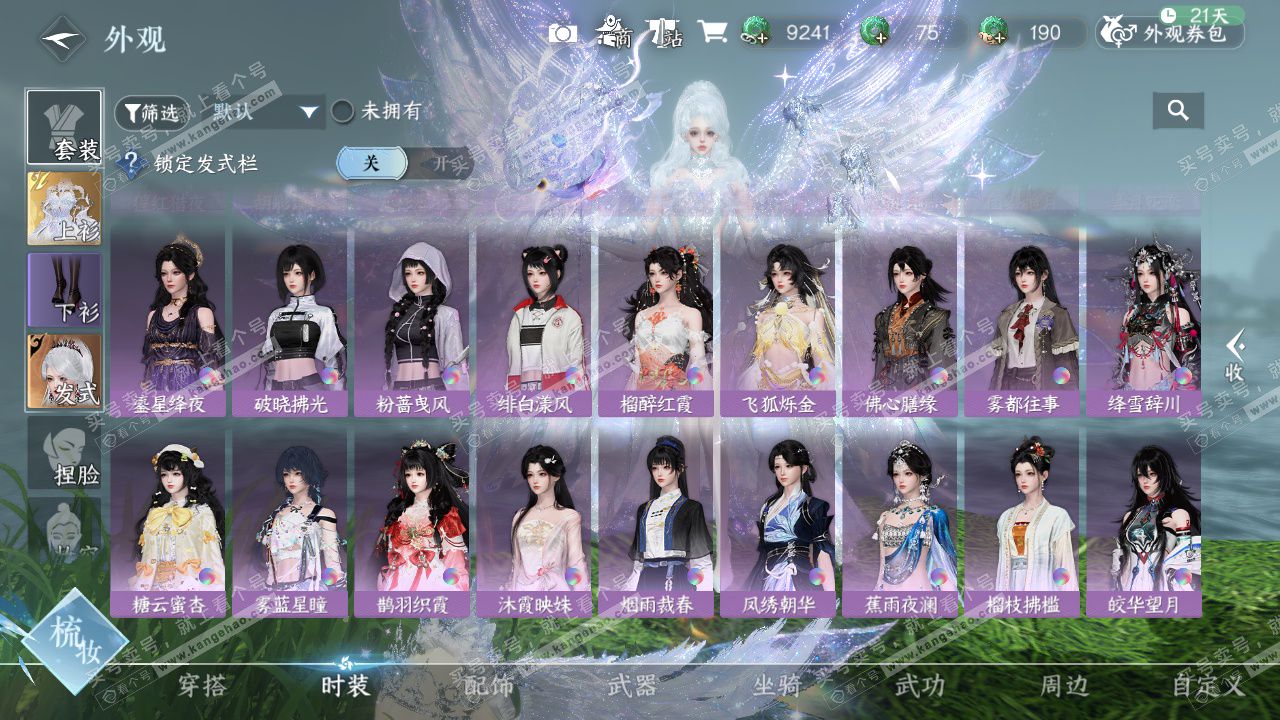
Task: Collapse the panel with 收 arrow
Action: point(1236,355)
